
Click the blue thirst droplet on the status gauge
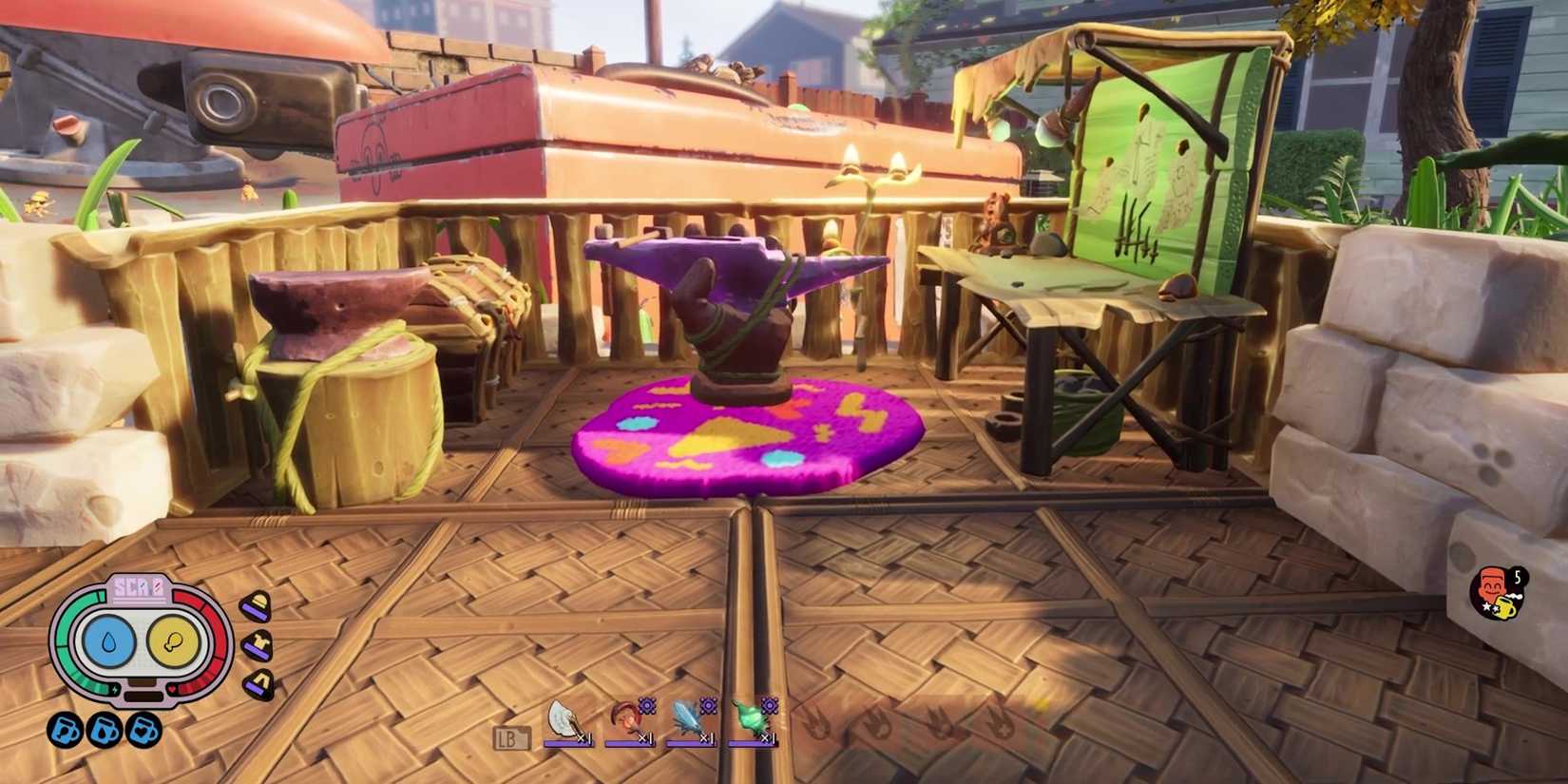pos(108,641)
